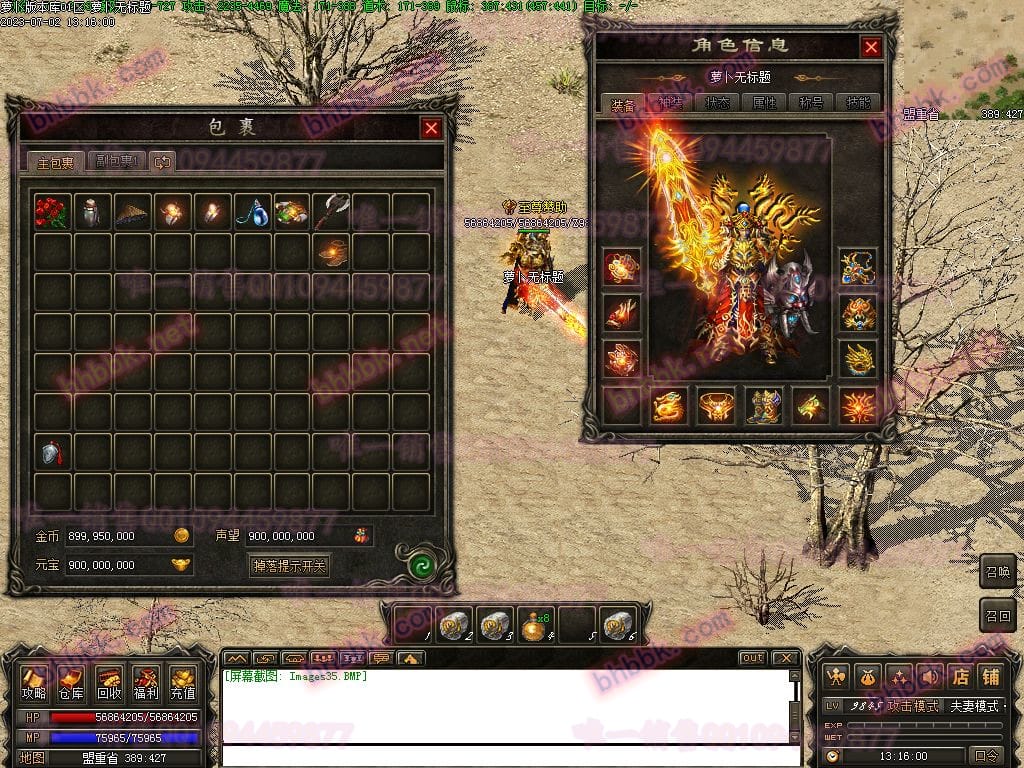The width and height of the screenshot is (1024, 768).
Task: Toggle the 掉落提示开关 button
Action: [x=290, y=566]
